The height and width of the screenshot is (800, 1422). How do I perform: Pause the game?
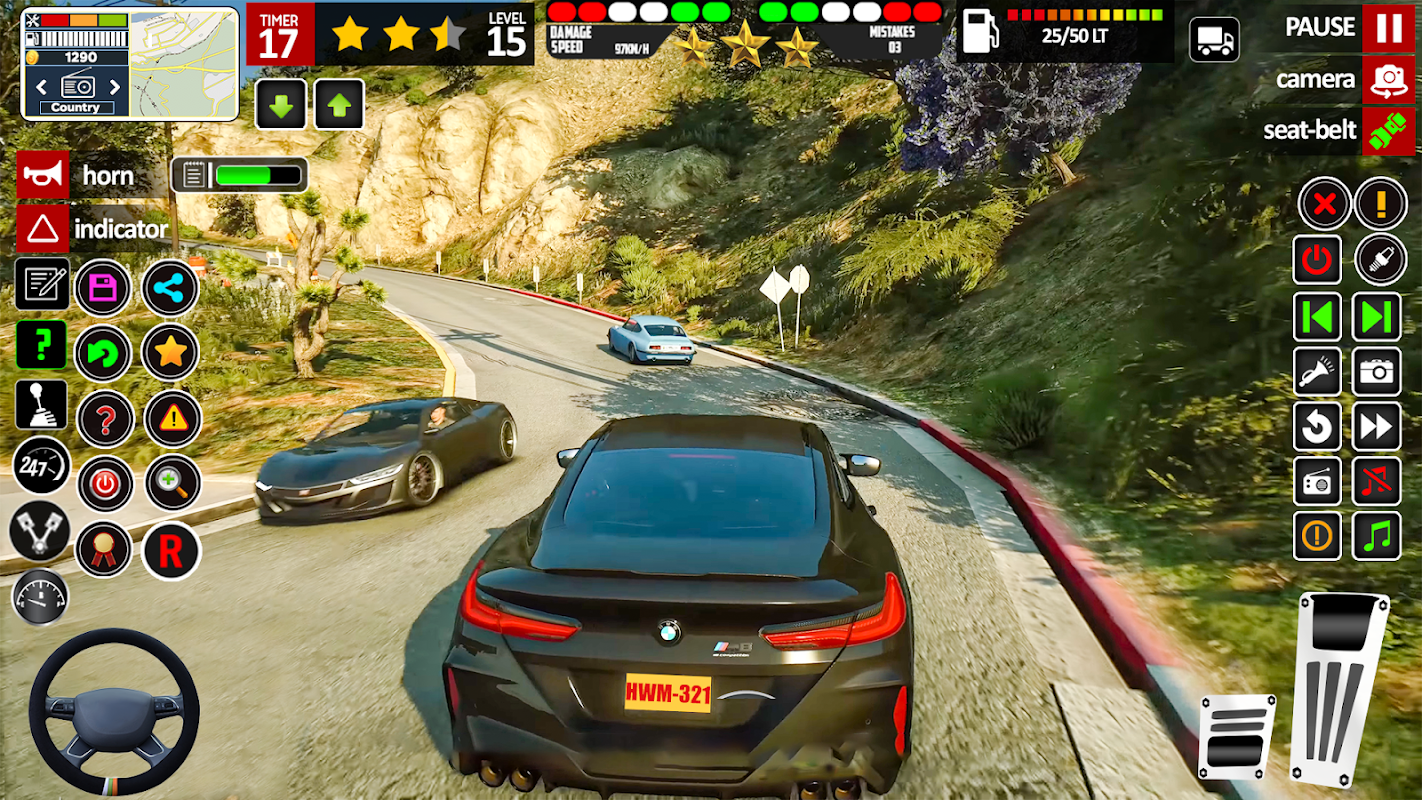pyautogui.click(x=1388, y=27)
